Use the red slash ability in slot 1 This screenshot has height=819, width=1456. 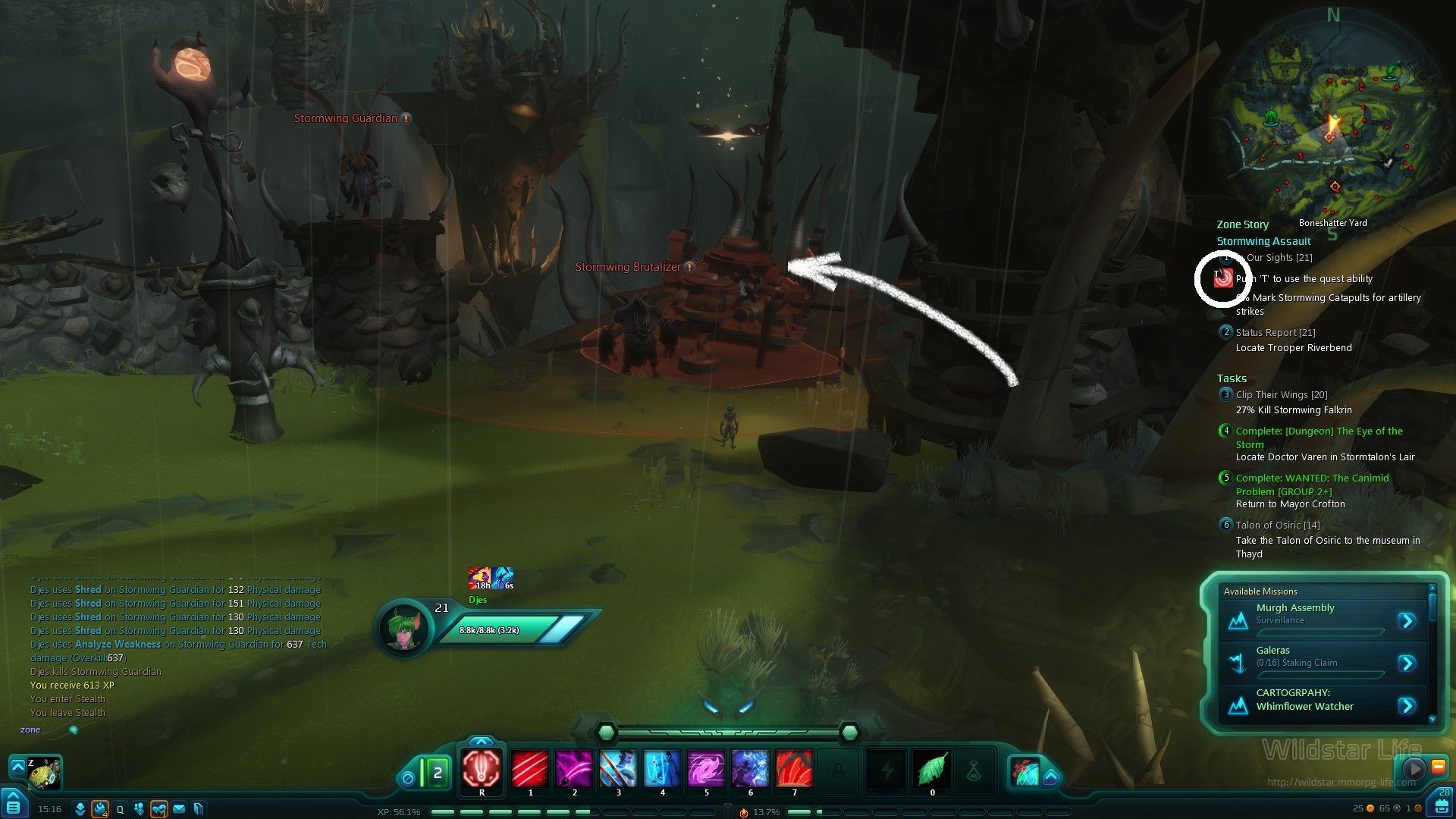[x=530, y=769]
